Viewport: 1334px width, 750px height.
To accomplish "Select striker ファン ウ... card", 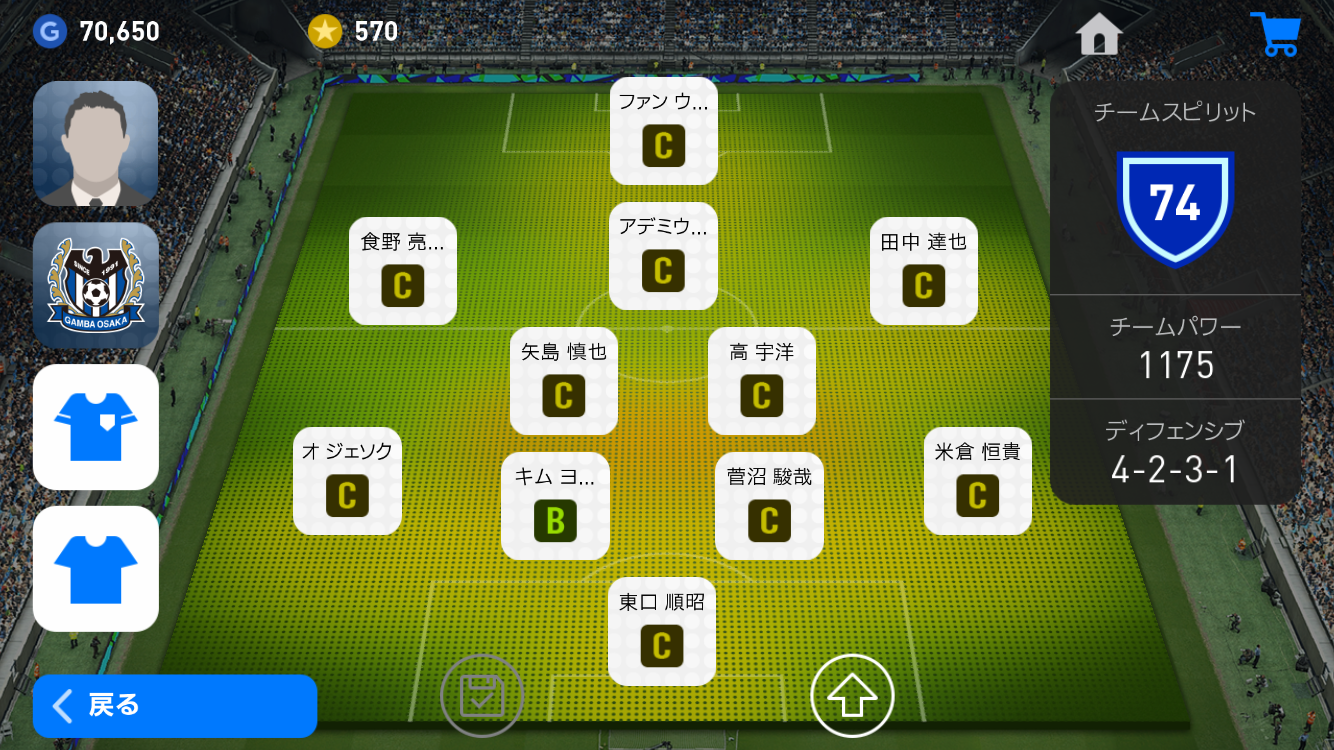I will pos(663,131).
